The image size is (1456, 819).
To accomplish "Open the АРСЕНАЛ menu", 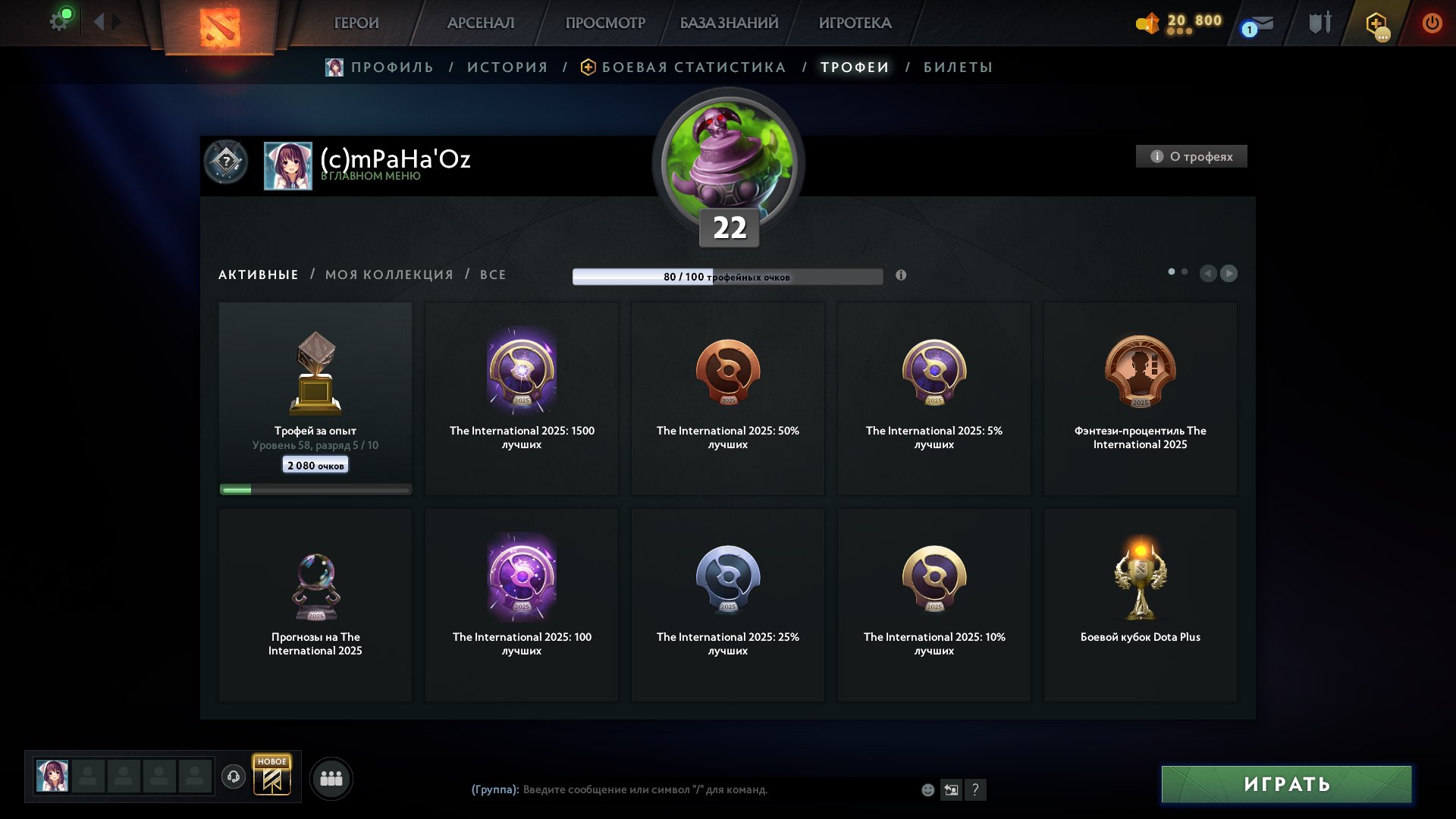I will coord(481,23).
